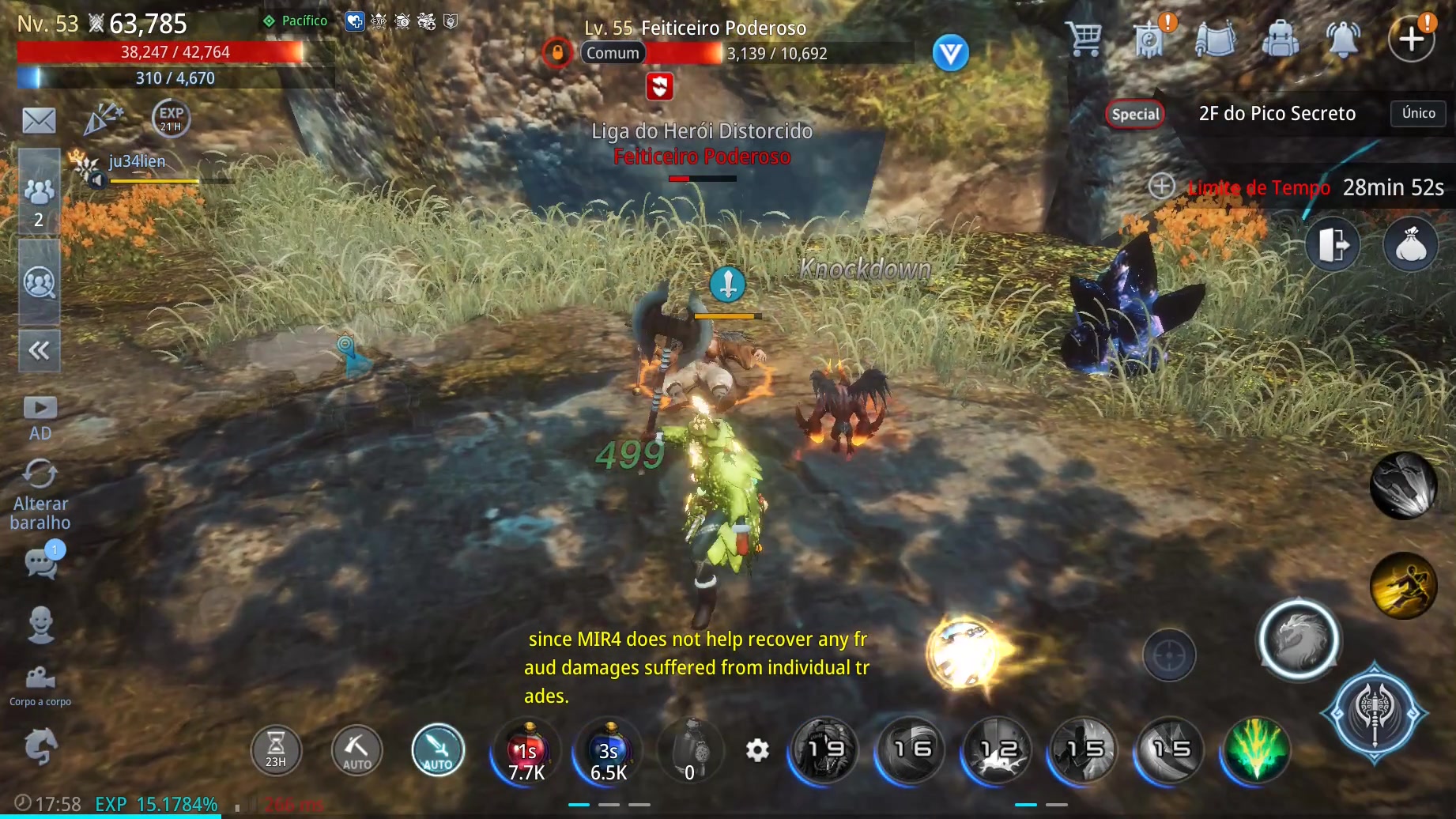Use the red health potion
Image resolution: width=1456 pixels, height=819 pixels.
coord(526,751)
